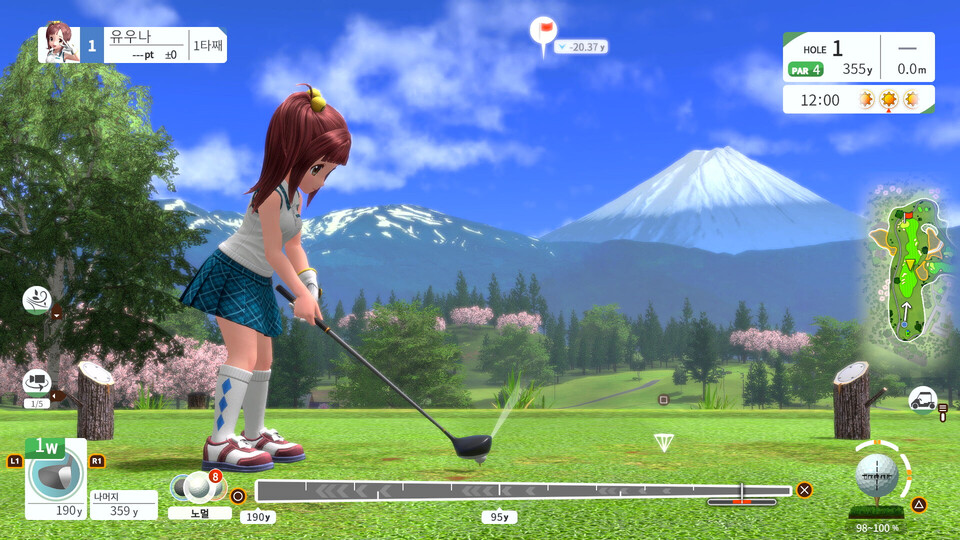This screenshot has width=960, height=540.
Task: Click the hole flag distance marker
Action: point(544,33)
